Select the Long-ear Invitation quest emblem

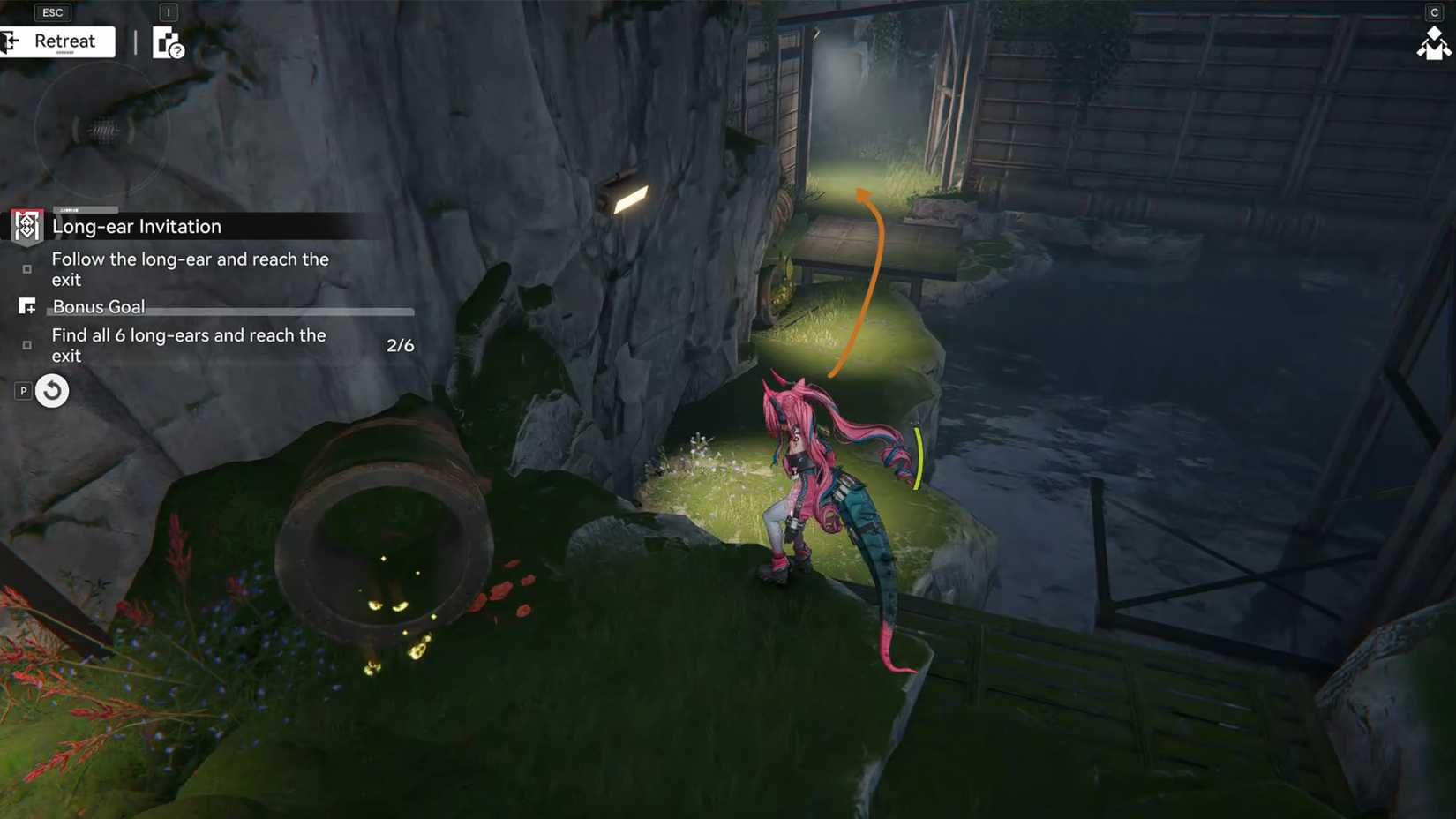point(26,227)
